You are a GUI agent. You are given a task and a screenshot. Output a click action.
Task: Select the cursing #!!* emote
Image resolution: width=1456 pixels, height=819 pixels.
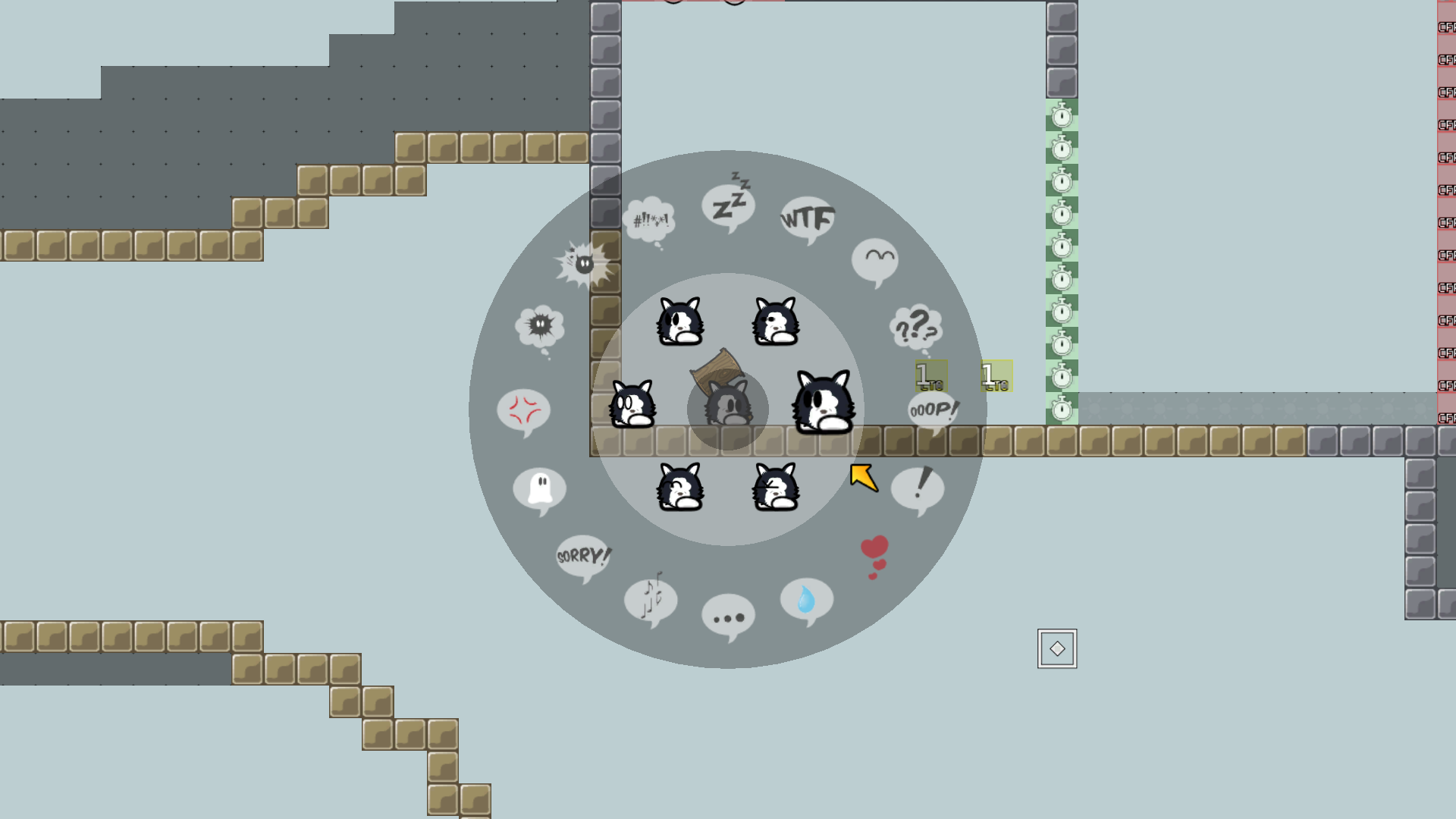click(x=648, y=219)
